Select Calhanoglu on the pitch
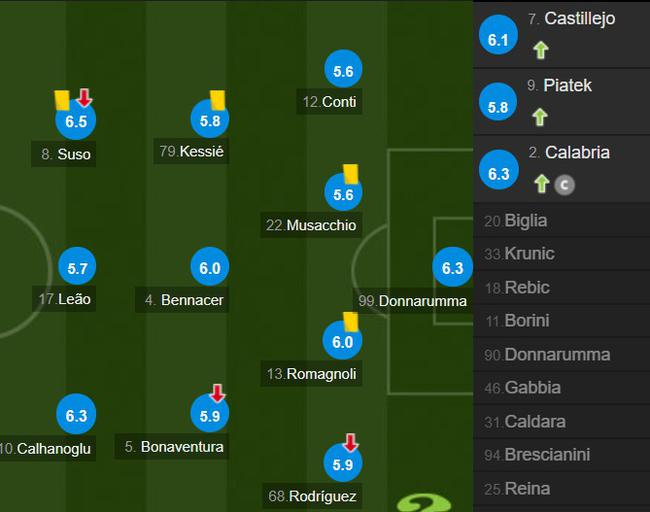Screen dimensions: 650x512 tap(76, 415)
